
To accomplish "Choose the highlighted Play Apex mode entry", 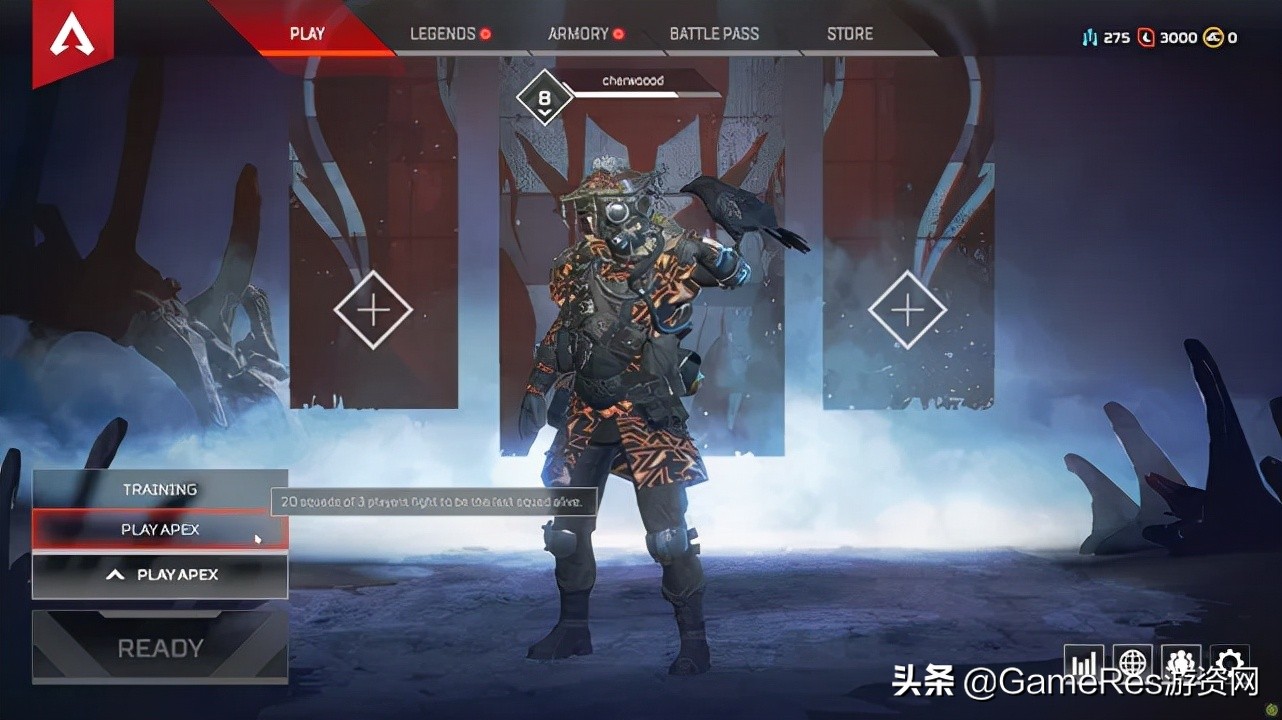I will pyautogui.click(x=160, y=530).
